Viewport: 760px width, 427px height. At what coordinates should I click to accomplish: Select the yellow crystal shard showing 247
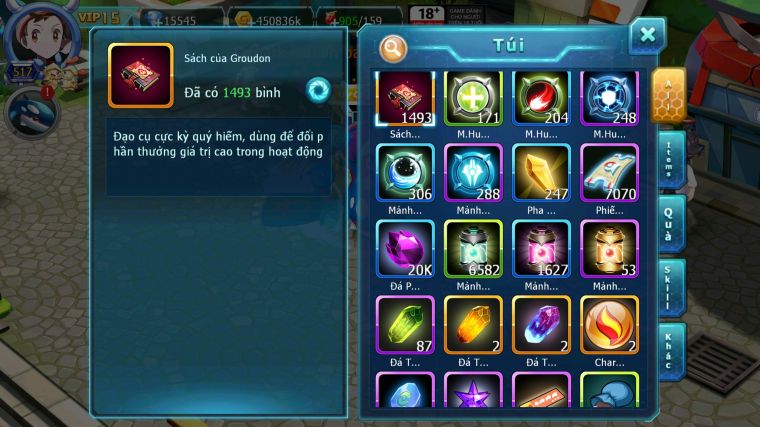tap(541, 173)
